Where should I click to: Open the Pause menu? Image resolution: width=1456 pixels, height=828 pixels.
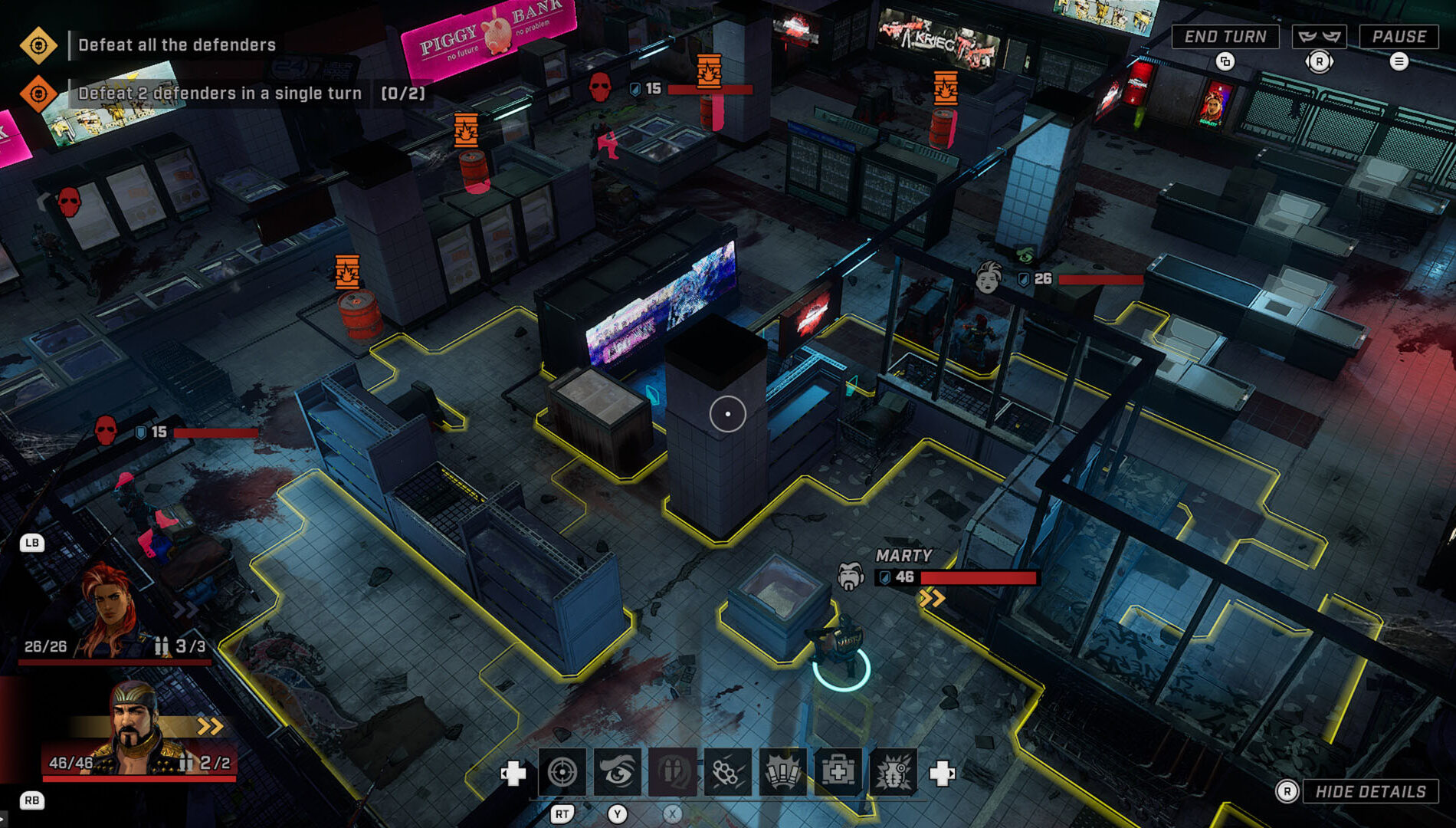pyautogui.click(x=1400, y=35)
